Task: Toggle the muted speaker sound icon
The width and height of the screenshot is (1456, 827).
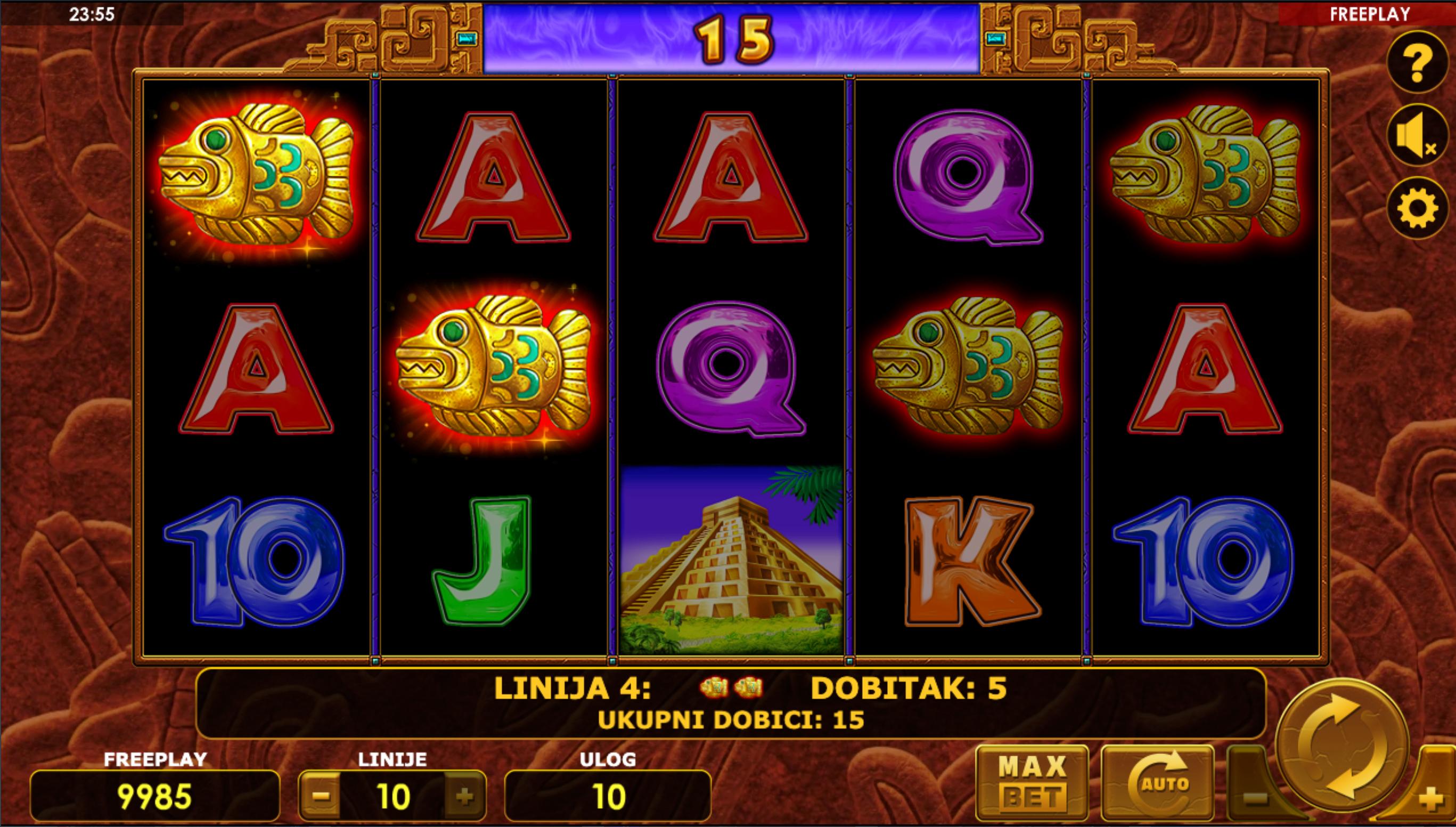Action: (x=1417, y=135)
